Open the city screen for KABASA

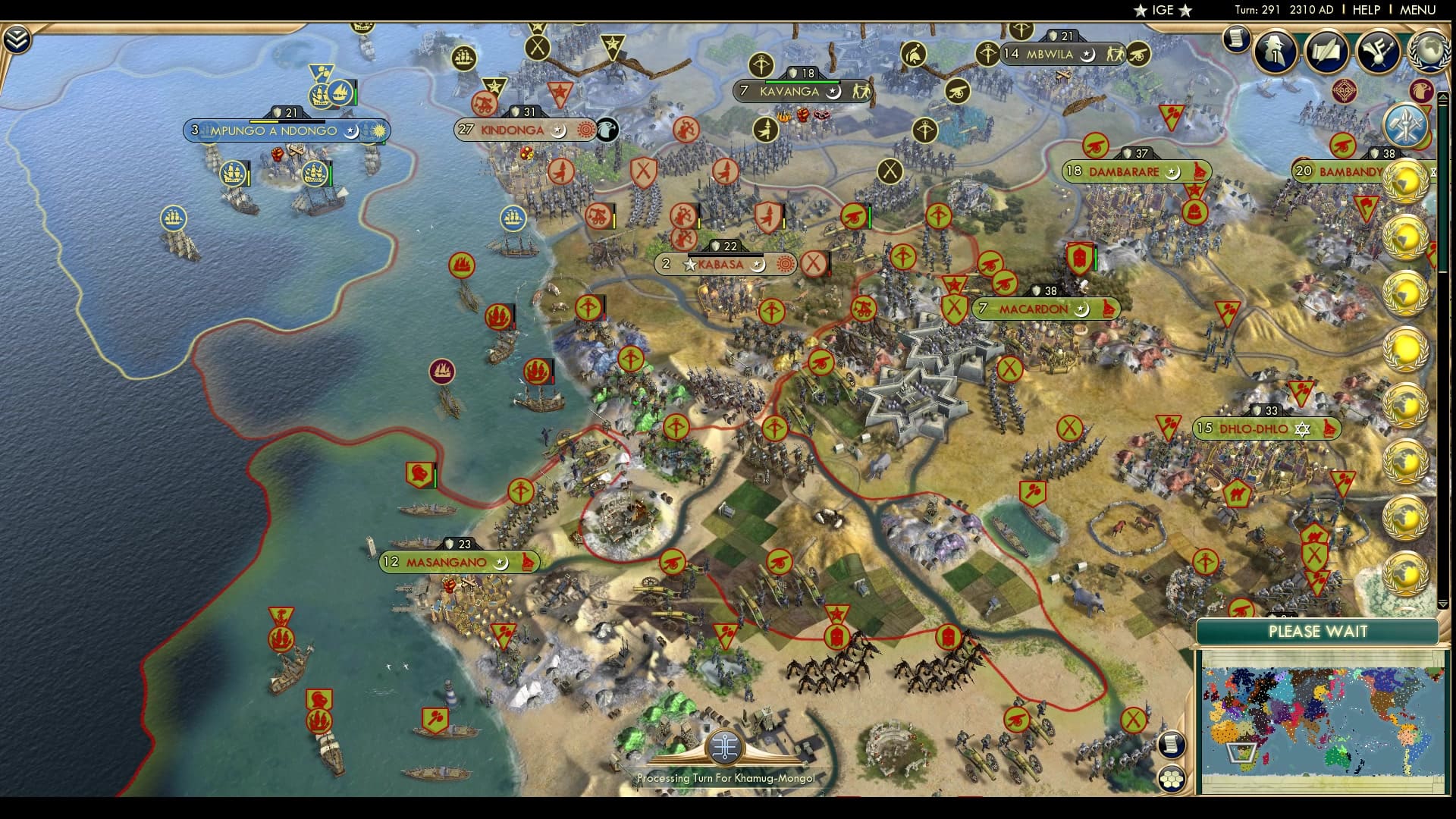click(x=720, y=265)
